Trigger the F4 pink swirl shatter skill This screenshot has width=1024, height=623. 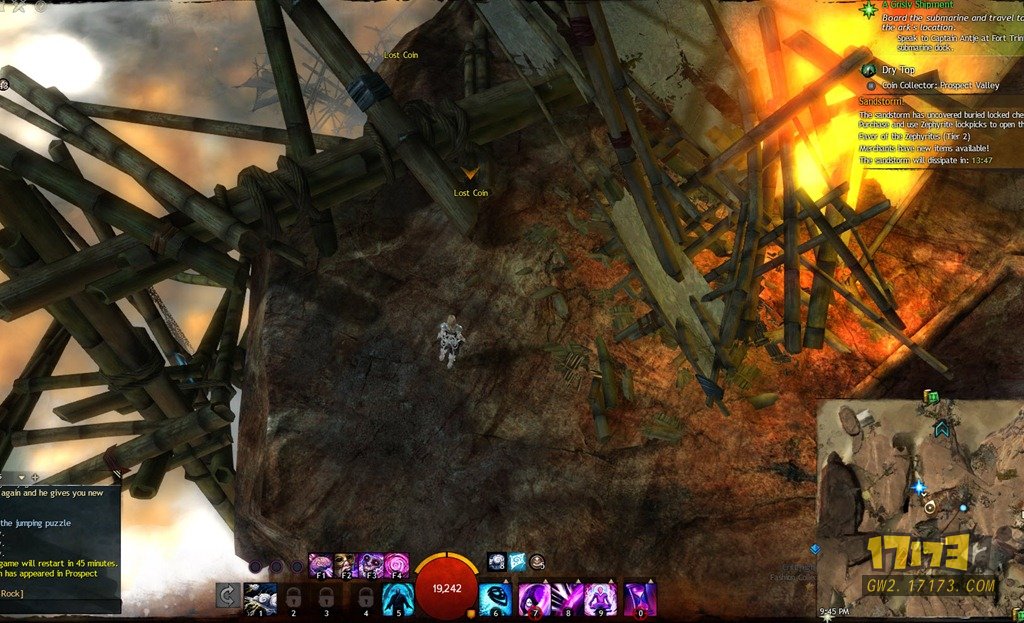(x=396, y=565)
